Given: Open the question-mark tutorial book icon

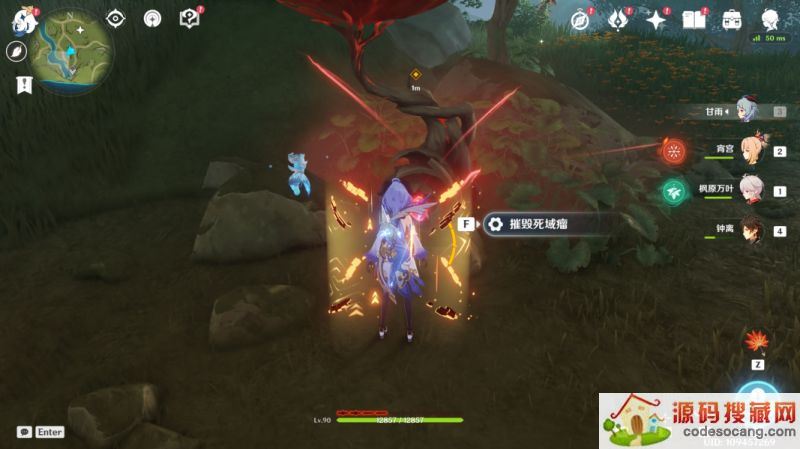Looking at the screenshot, I should click(189, 18).
